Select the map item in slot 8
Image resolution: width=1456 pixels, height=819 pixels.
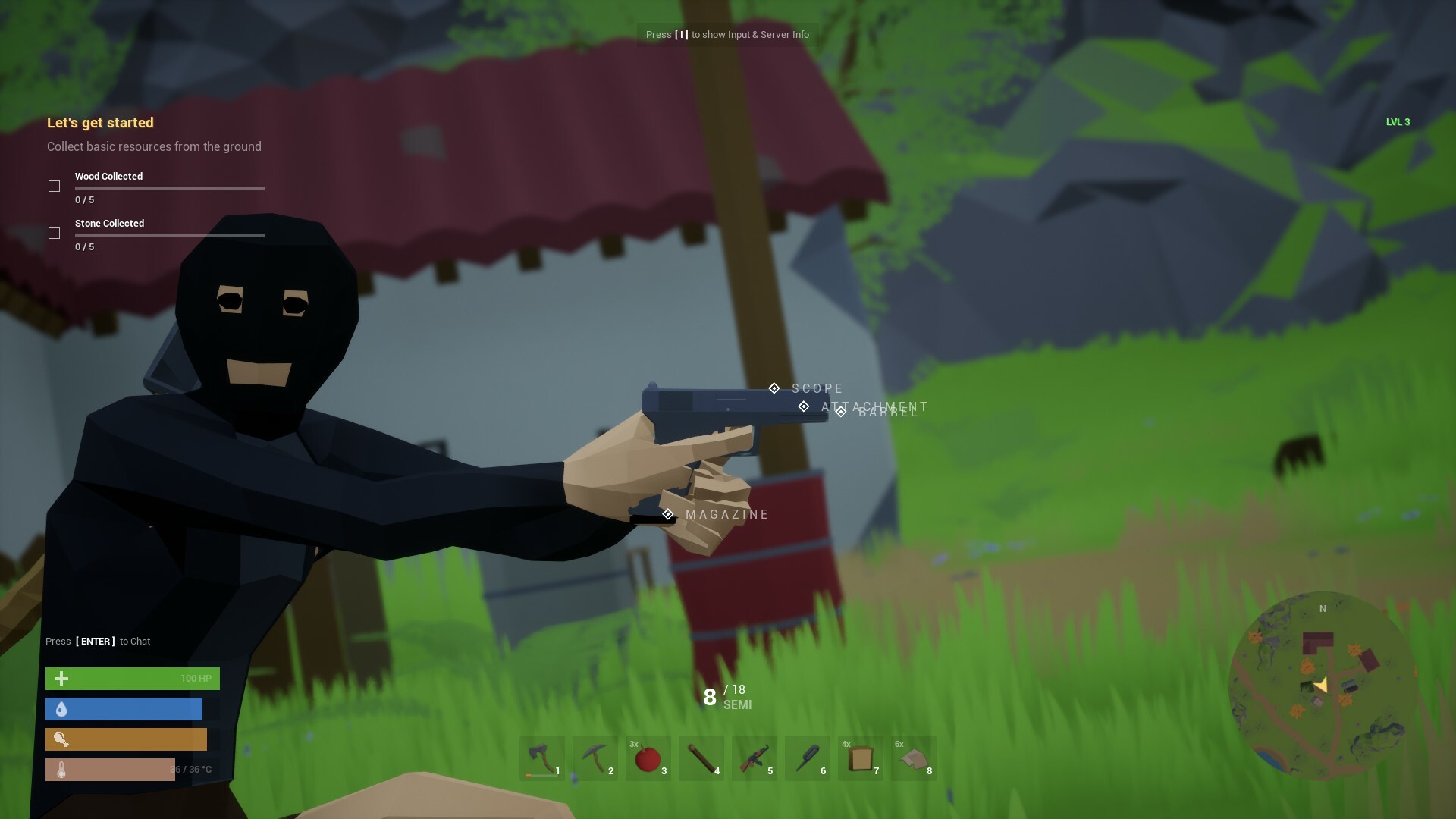tap(914, 758)
